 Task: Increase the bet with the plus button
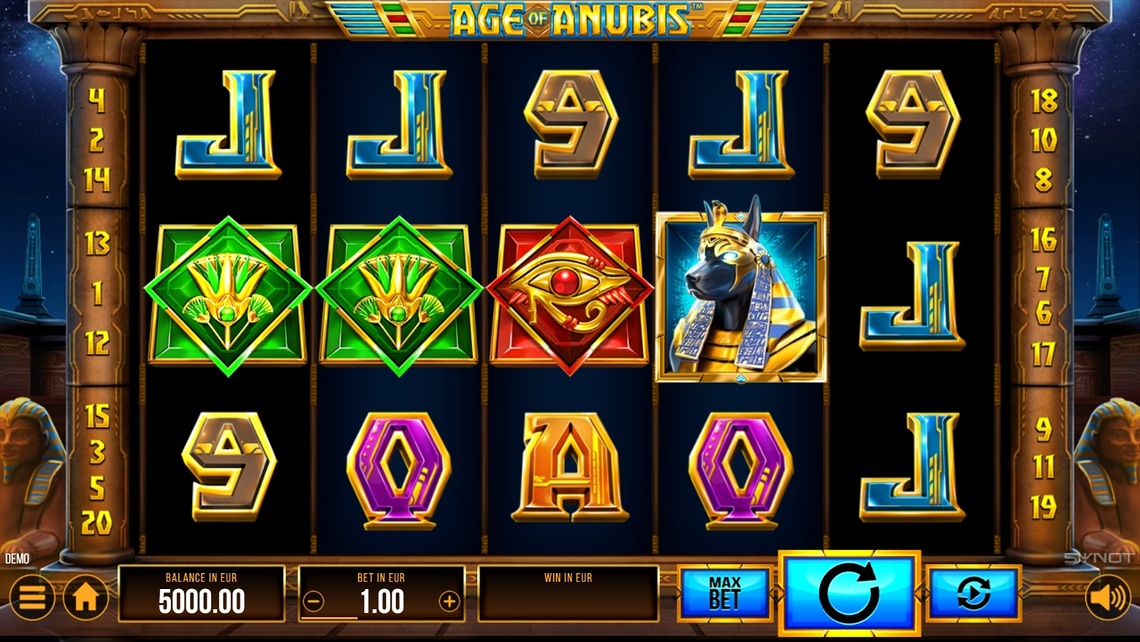coord(449,602)
